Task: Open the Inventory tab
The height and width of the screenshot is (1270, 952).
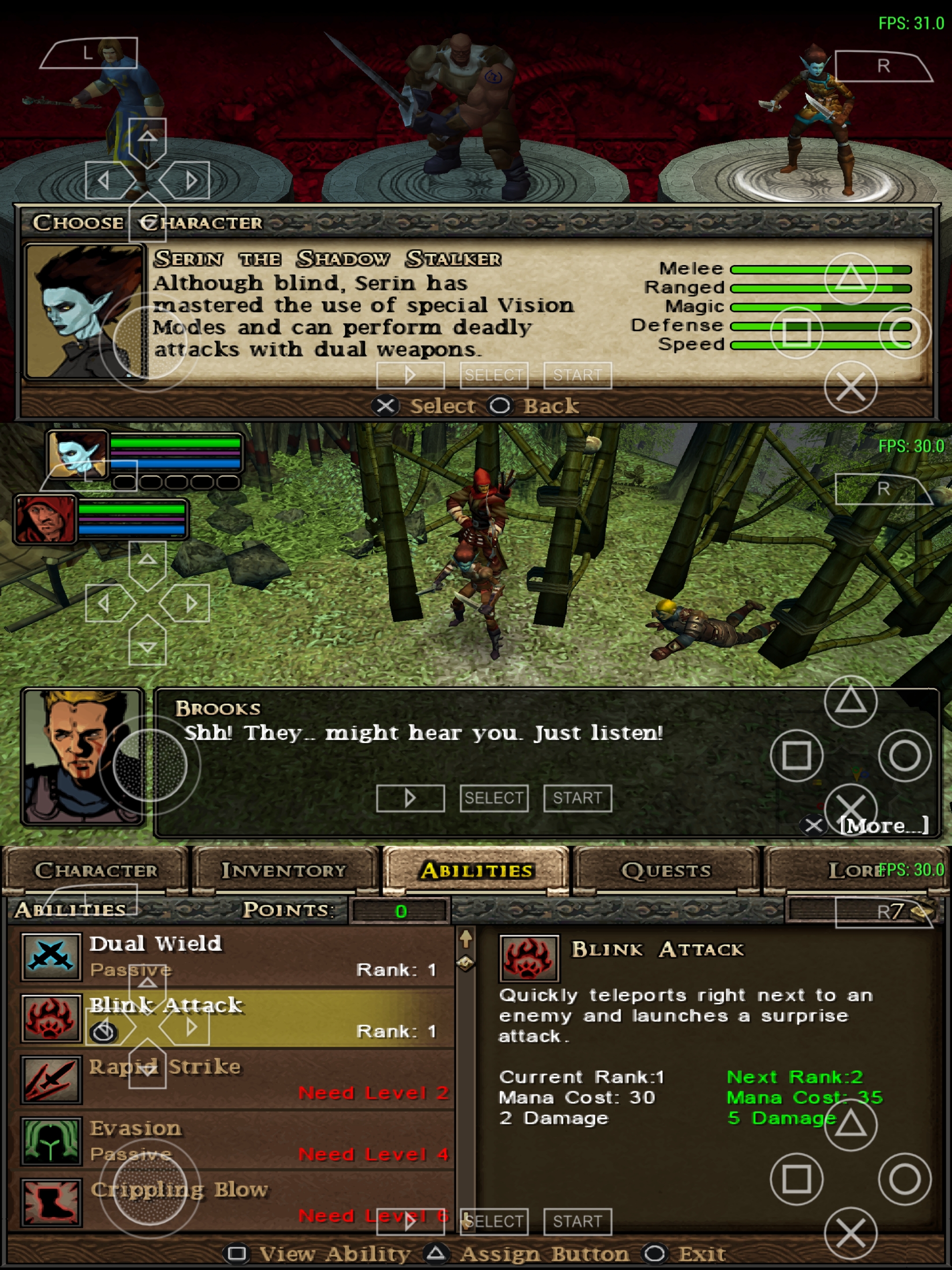Action: [284, 870]
